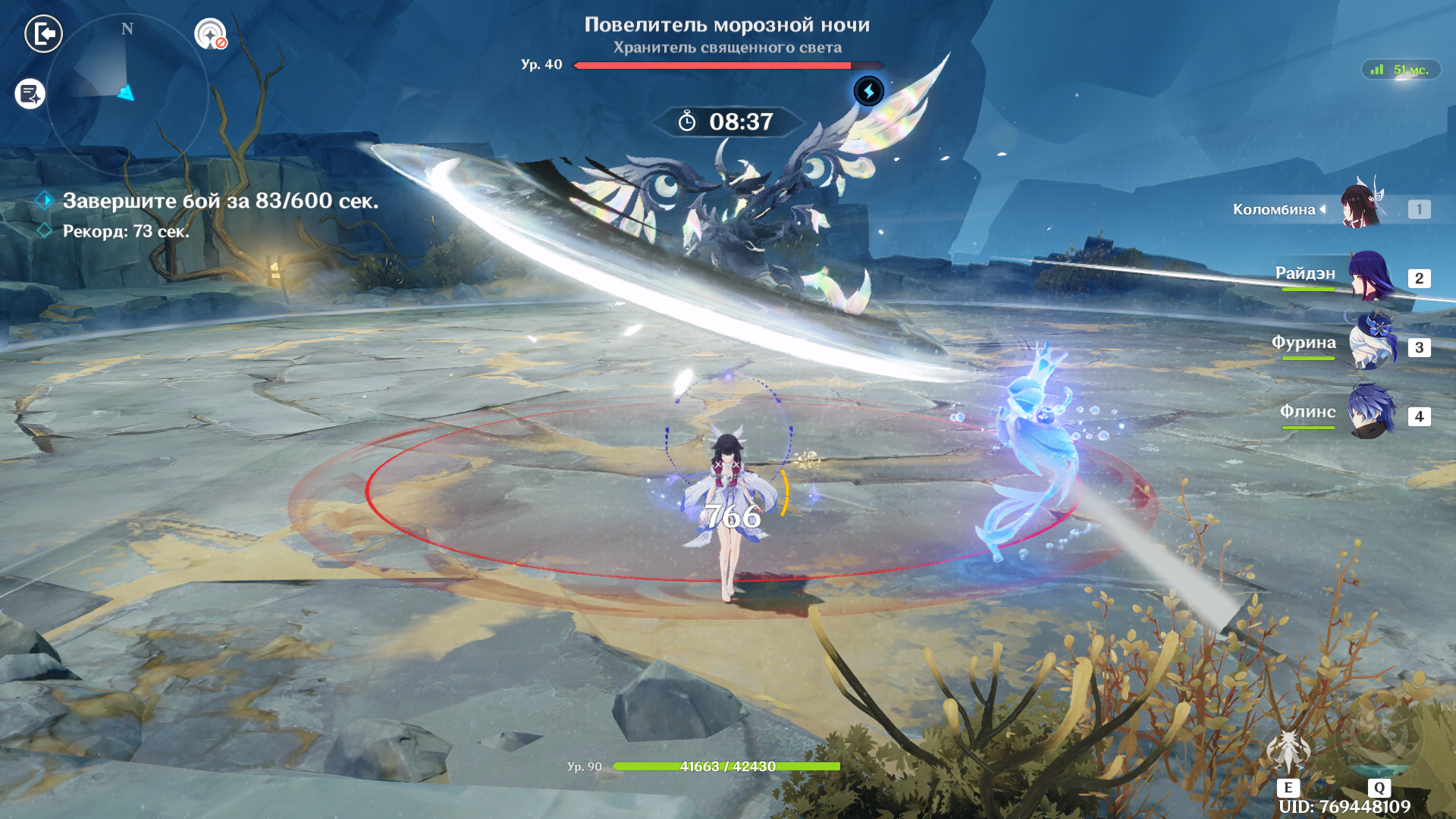Click the exit domain door icon
Screen dimensions: 1456x819
(44, 34)
